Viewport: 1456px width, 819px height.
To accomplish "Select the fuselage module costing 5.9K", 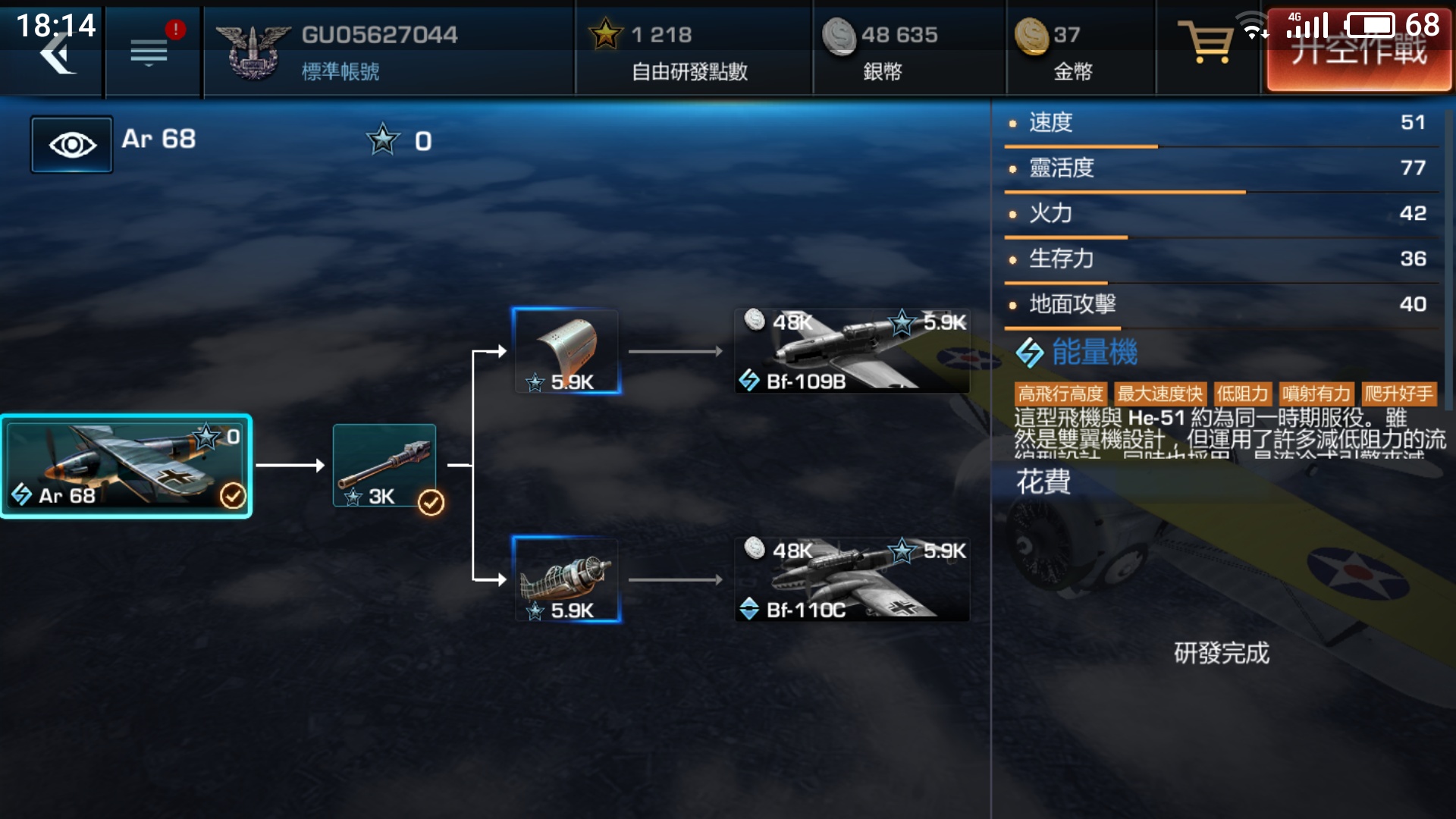I will point(566,351).
